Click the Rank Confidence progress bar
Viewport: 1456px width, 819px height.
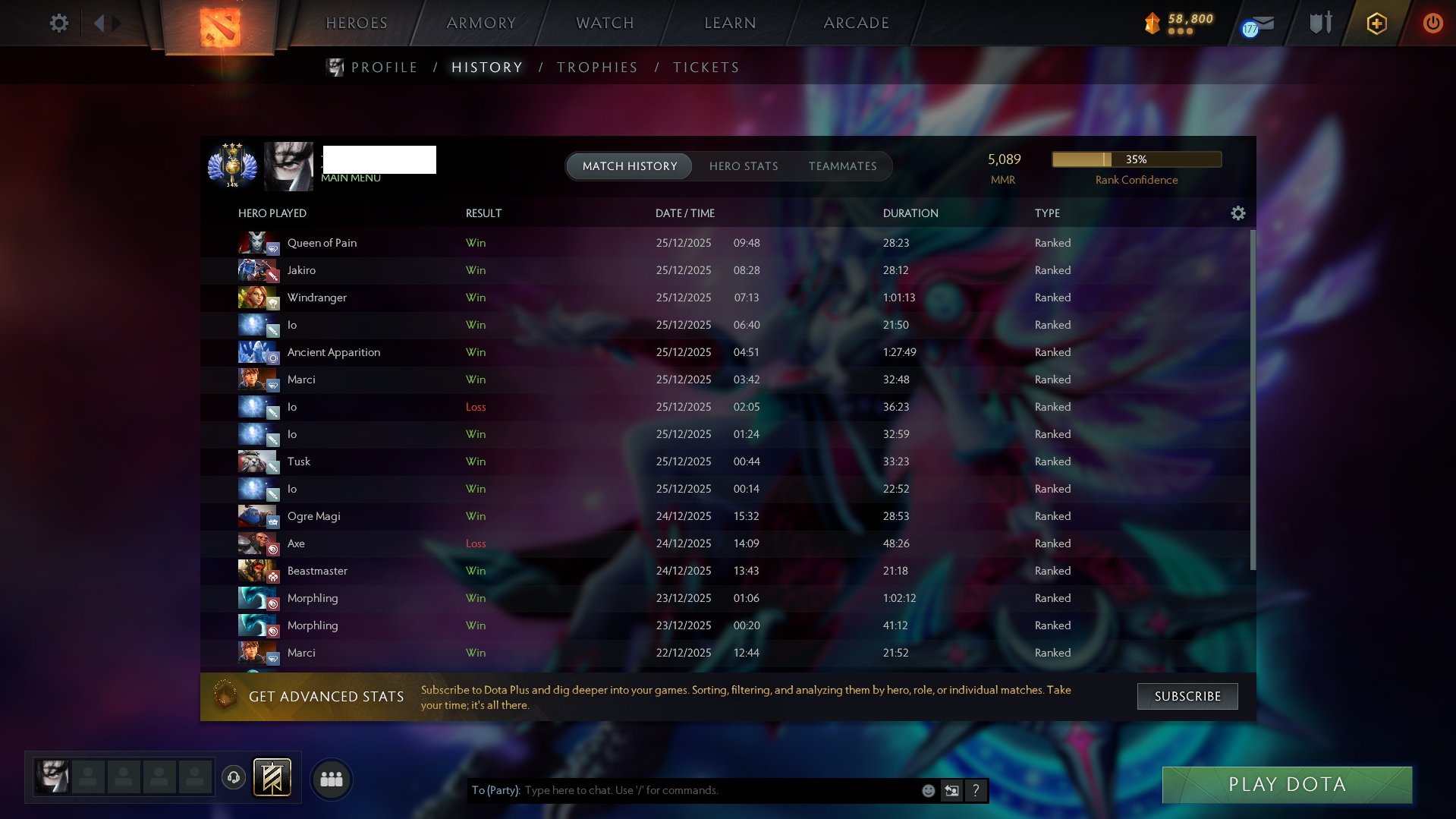tap(1136, 159)
